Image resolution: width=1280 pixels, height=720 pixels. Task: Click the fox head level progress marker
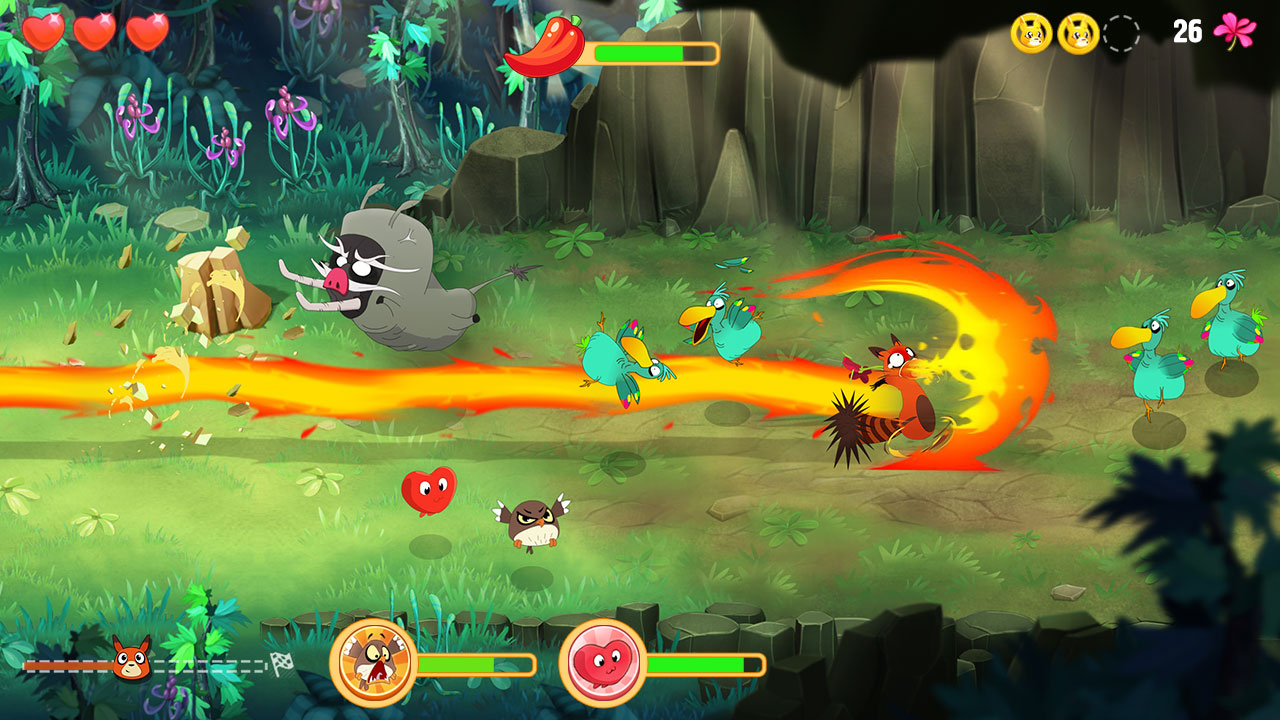pos(131,659)
